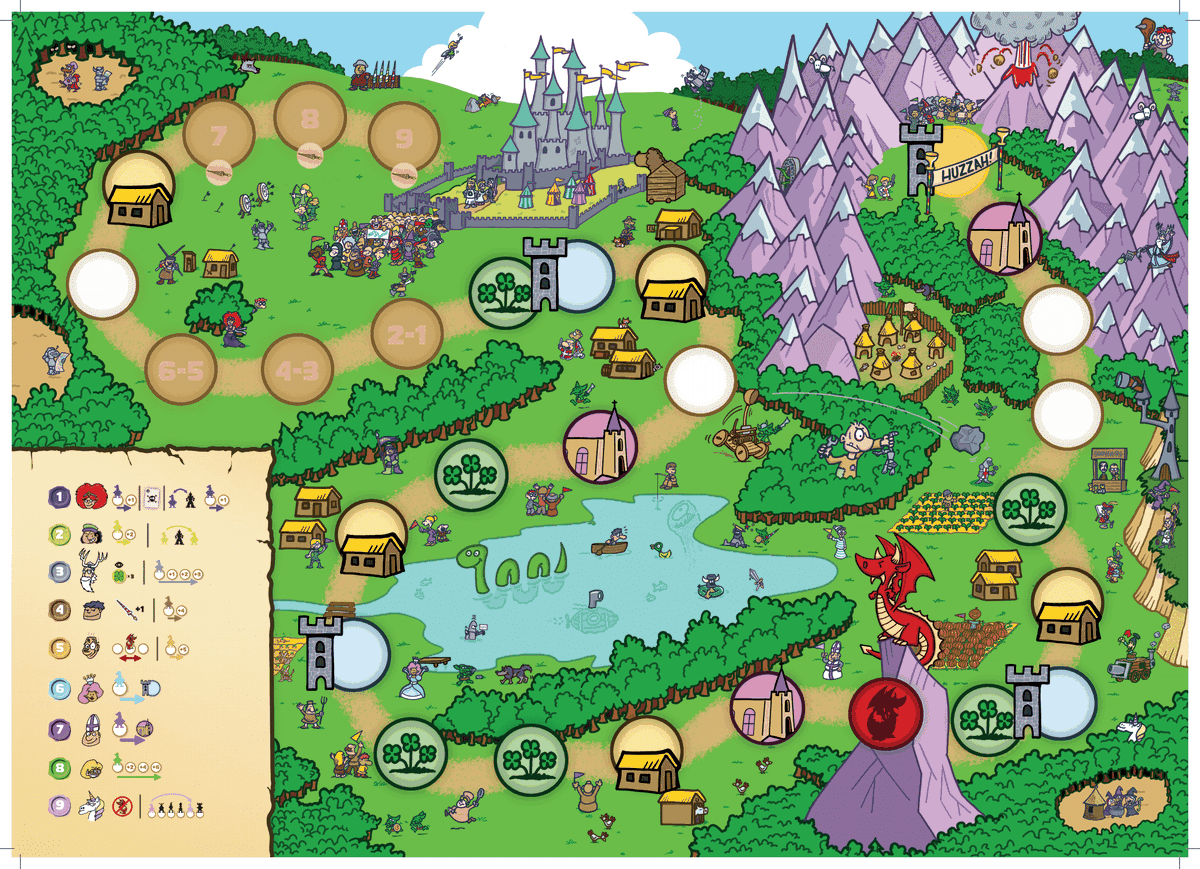Choose the 4-3 track space

click(297, 371)
